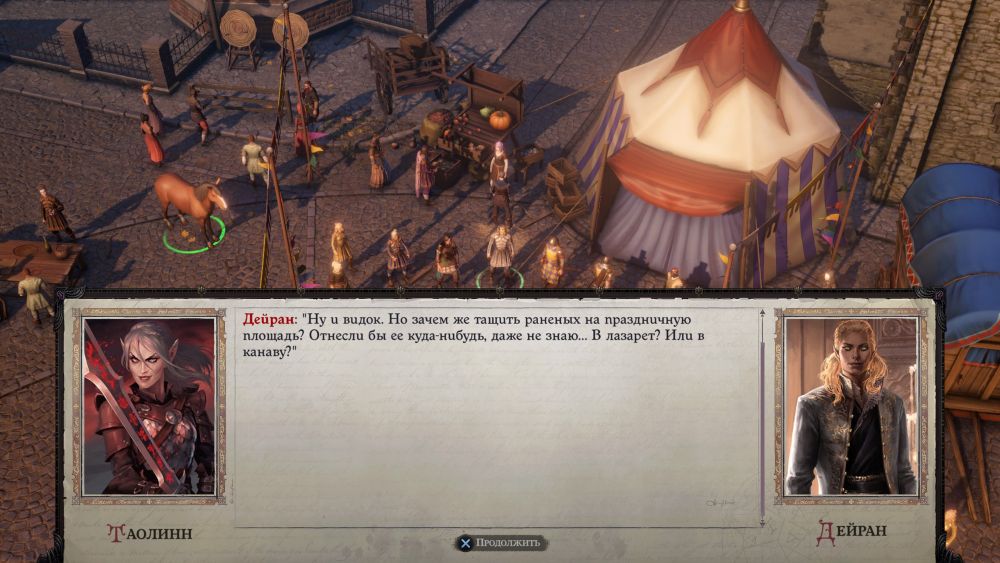Select Таолинн's portrait in the dialogue panel
This screenshot has width=1000, height=563.
coord(149,406)
